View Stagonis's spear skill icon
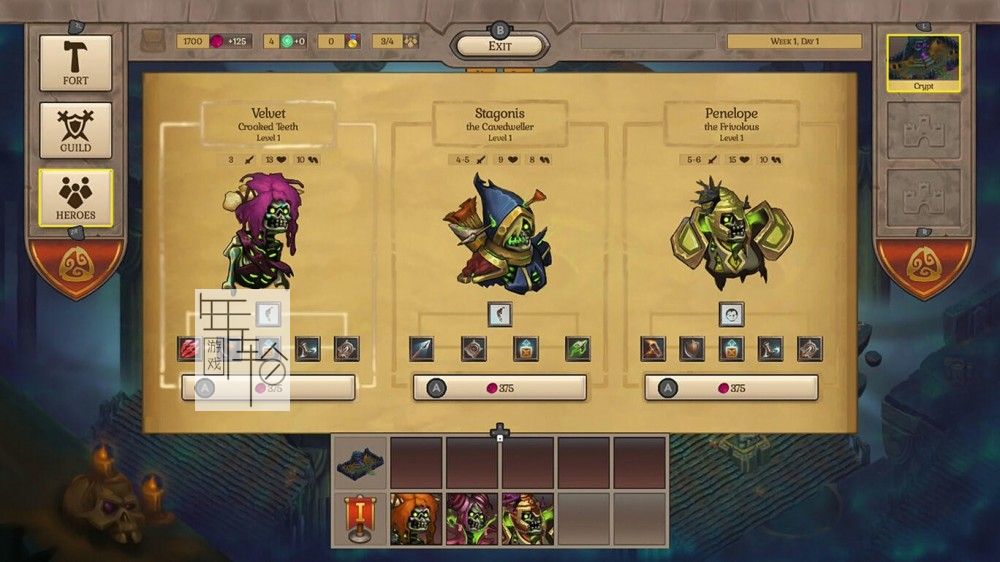1000x562 pixels. click(x=421, y=349)
